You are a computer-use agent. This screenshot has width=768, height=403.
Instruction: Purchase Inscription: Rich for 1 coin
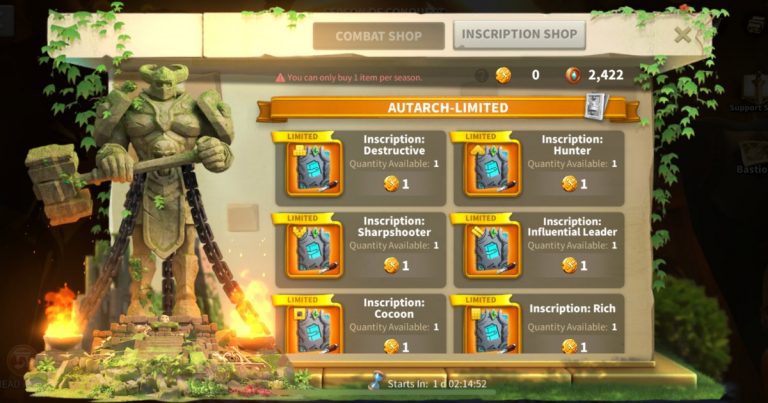575,346
